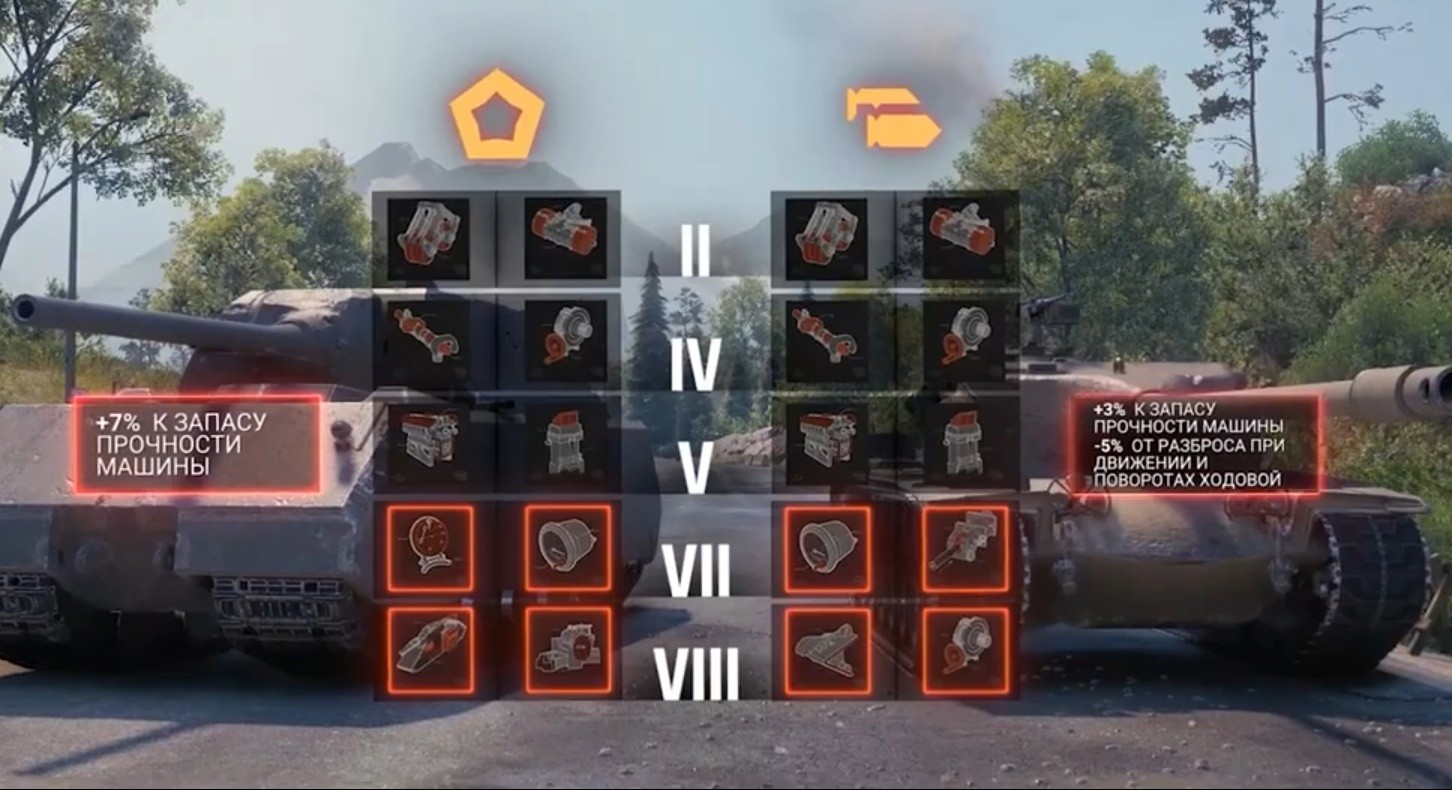Expand the right column Tier VII gauge slot

click(x=825, y=547)
